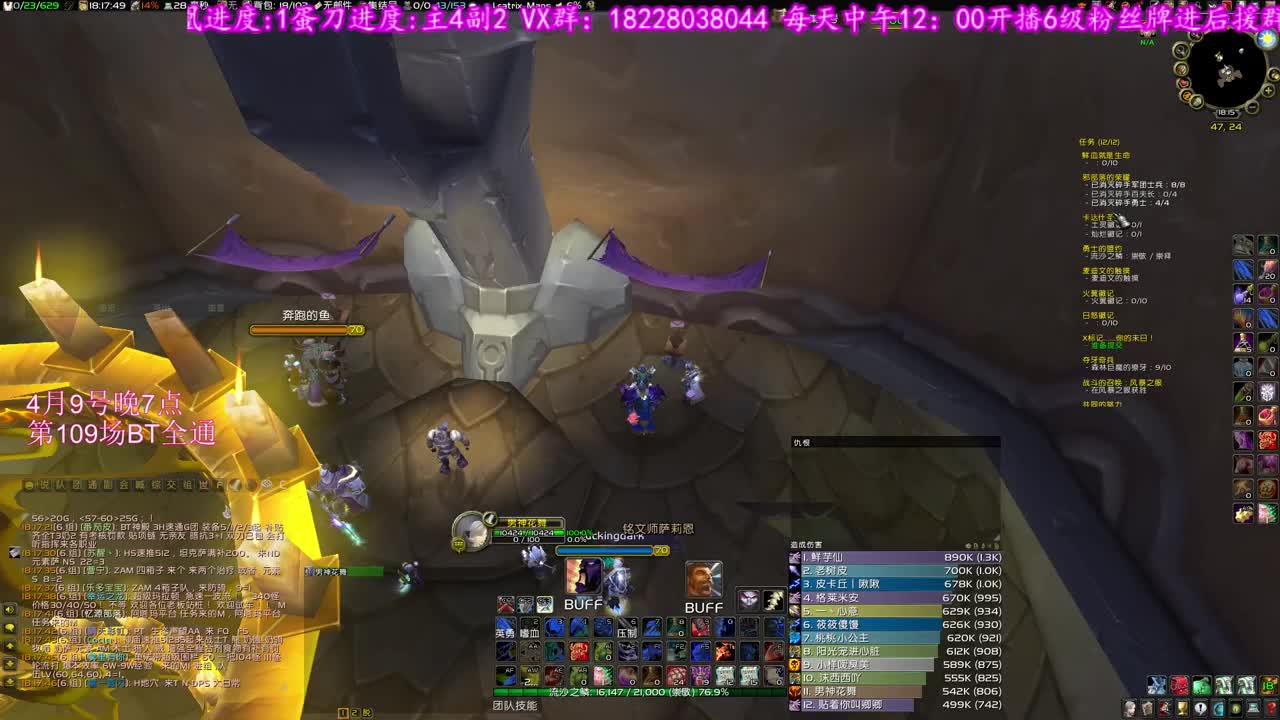The width and height of the screenshot is (1280, 720).
Task: Use the 压制 ability in action slot 6
Action: pos(627,628)
